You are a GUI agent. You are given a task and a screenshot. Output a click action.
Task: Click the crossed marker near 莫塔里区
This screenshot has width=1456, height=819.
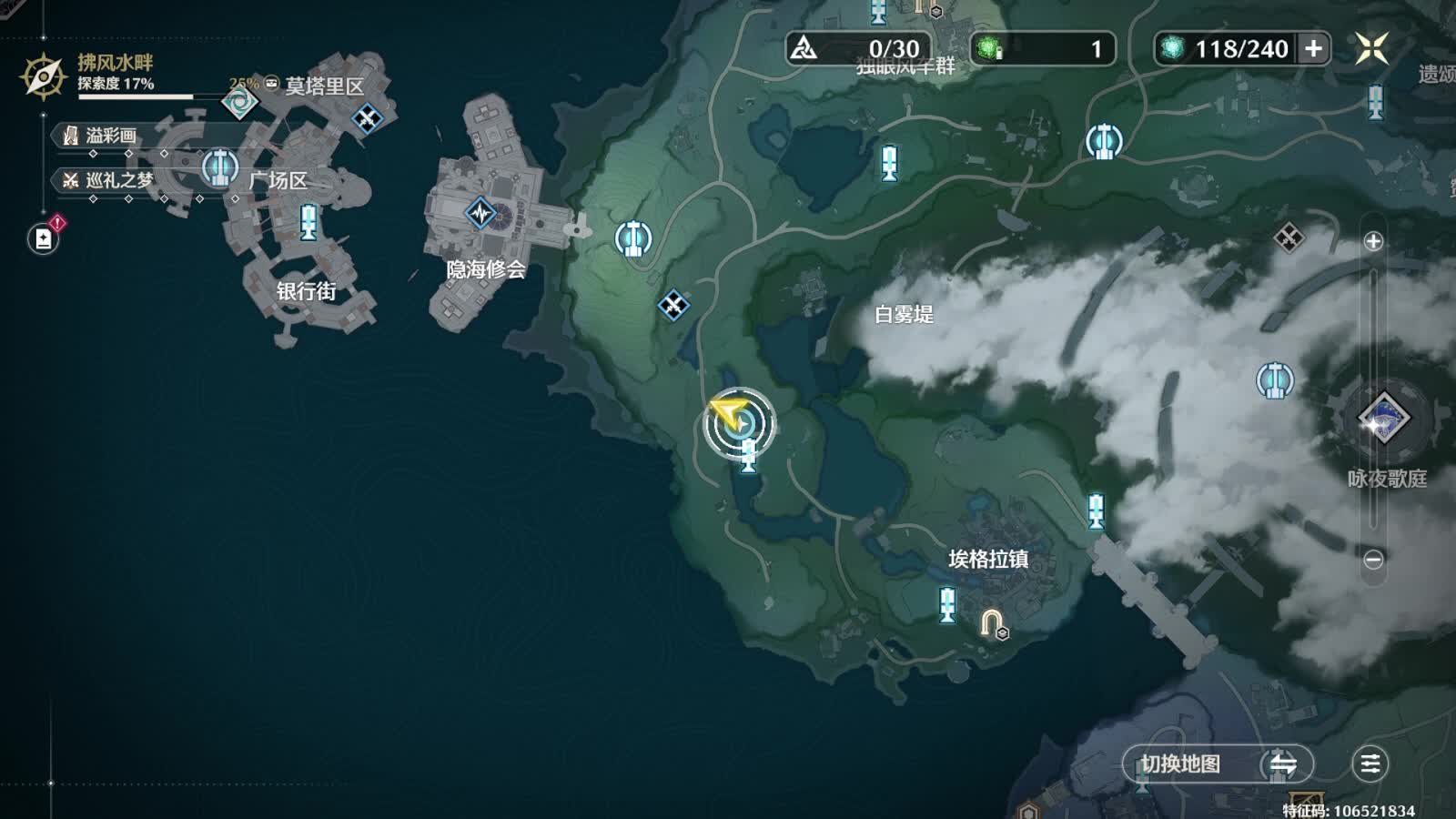(368, 117)
